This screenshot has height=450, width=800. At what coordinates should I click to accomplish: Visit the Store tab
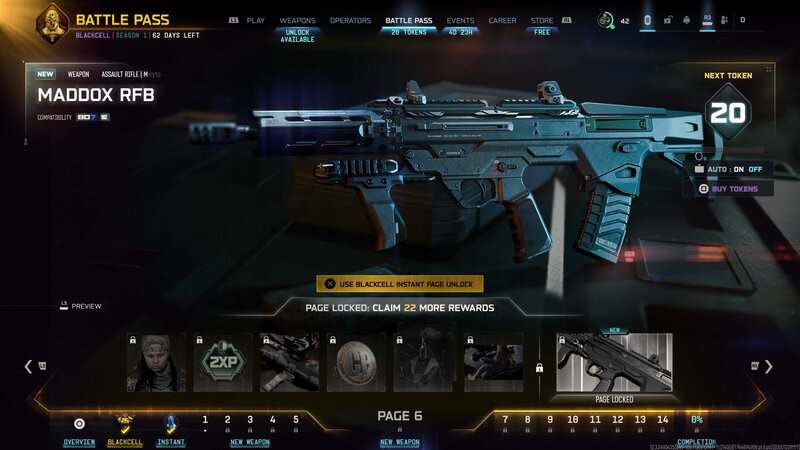point(542,20)
